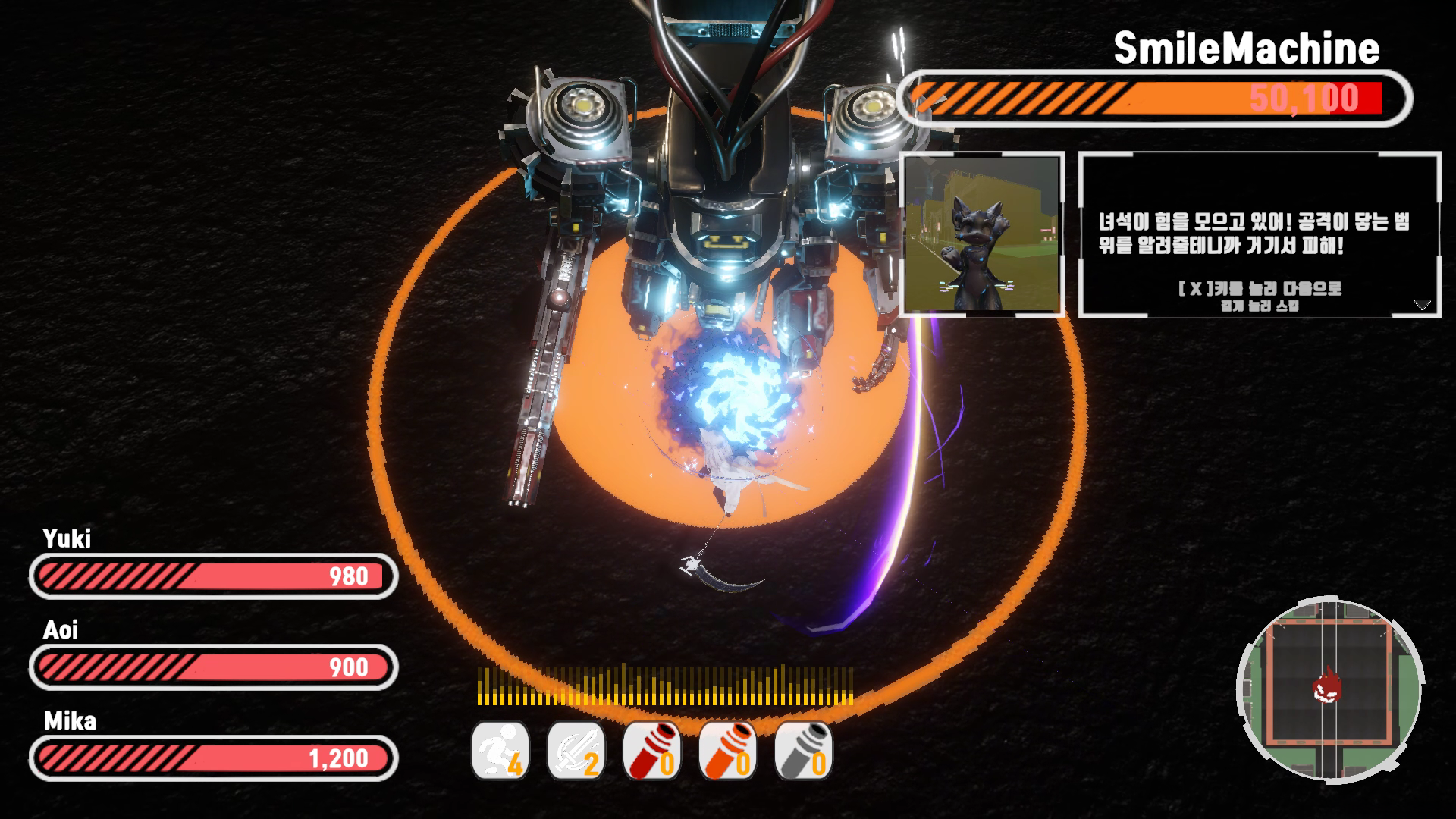Screen dimensions: 1456x819
Task: Advance dialogue with the down arrow
Action: [1422, 305]
